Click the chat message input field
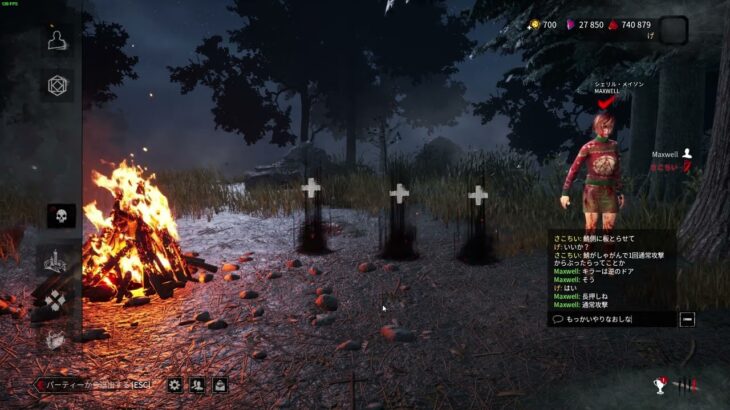Viewport: 730px width, 410px height. [x=610, y=319]
